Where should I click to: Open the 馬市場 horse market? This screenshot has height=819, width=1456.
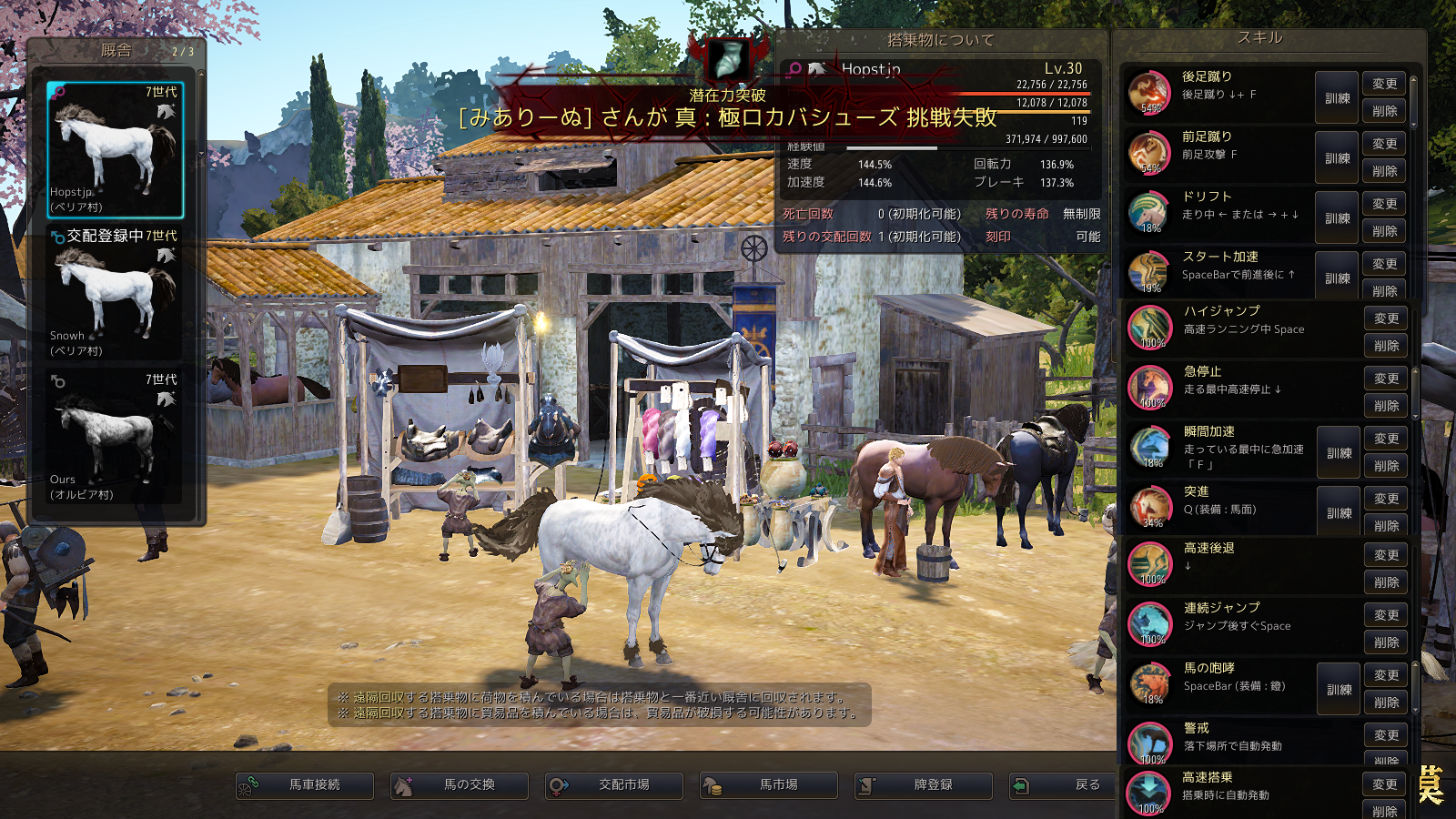click(x=769, y=784)
